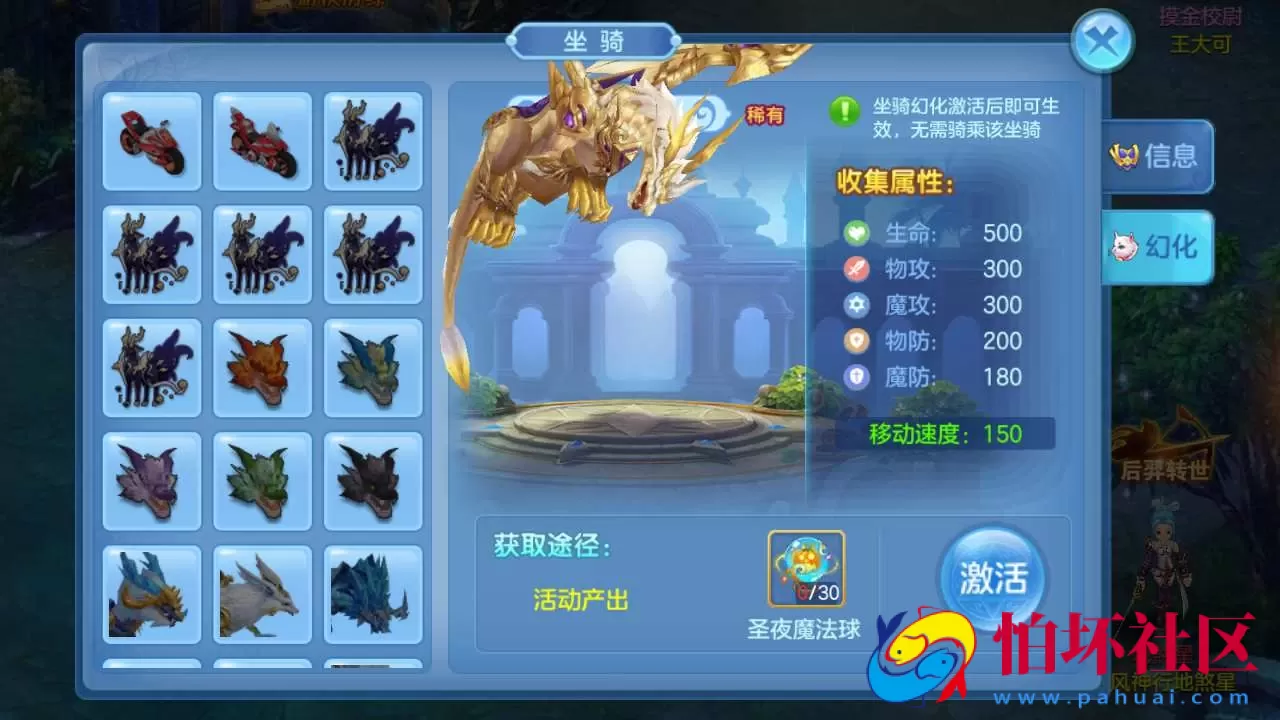Select the blue dragon head mount
This screenshot has height=720, width=1280.
point(374,367)
